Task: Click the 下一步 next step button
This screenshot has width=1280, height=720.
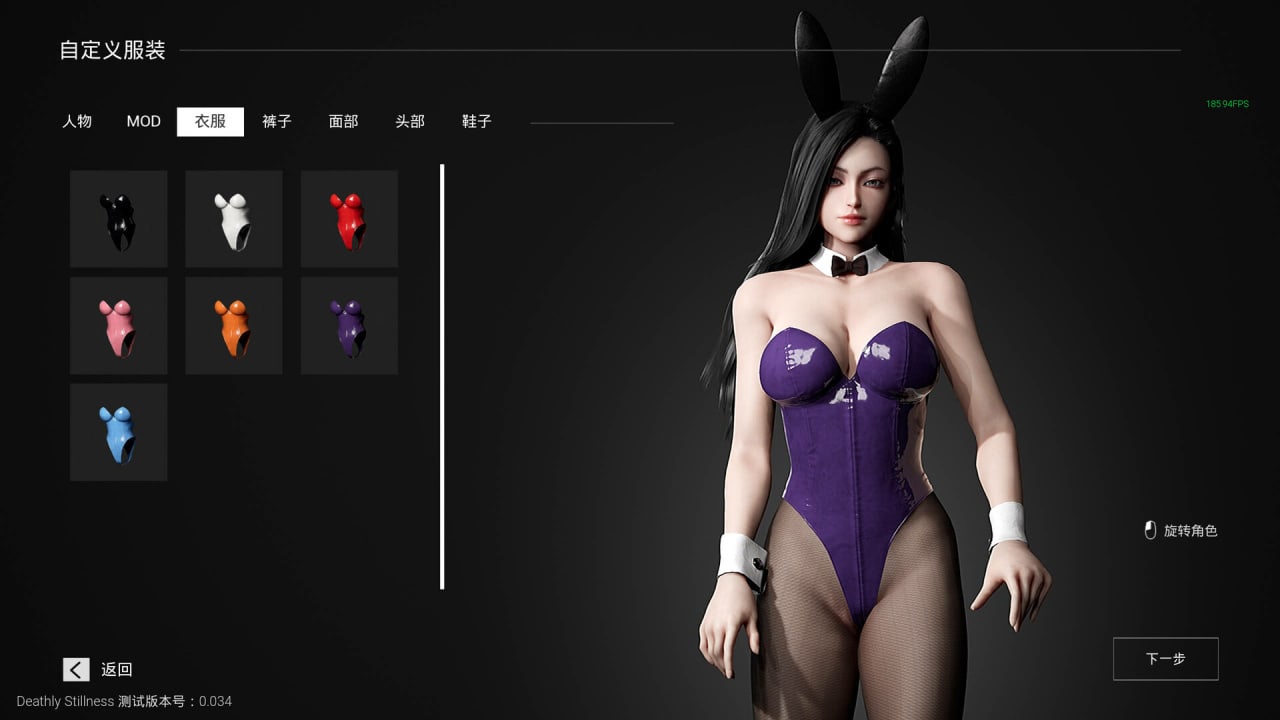Action: (1165, 659)
